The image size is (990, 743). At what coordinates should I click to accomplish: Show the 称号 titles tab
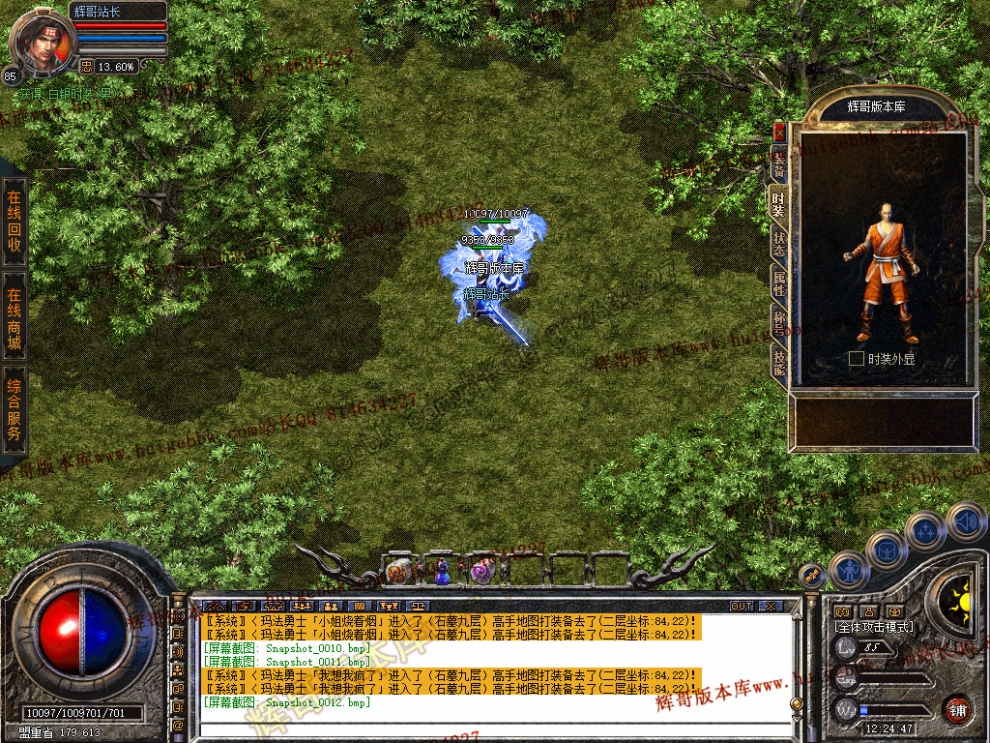point(778,322)
